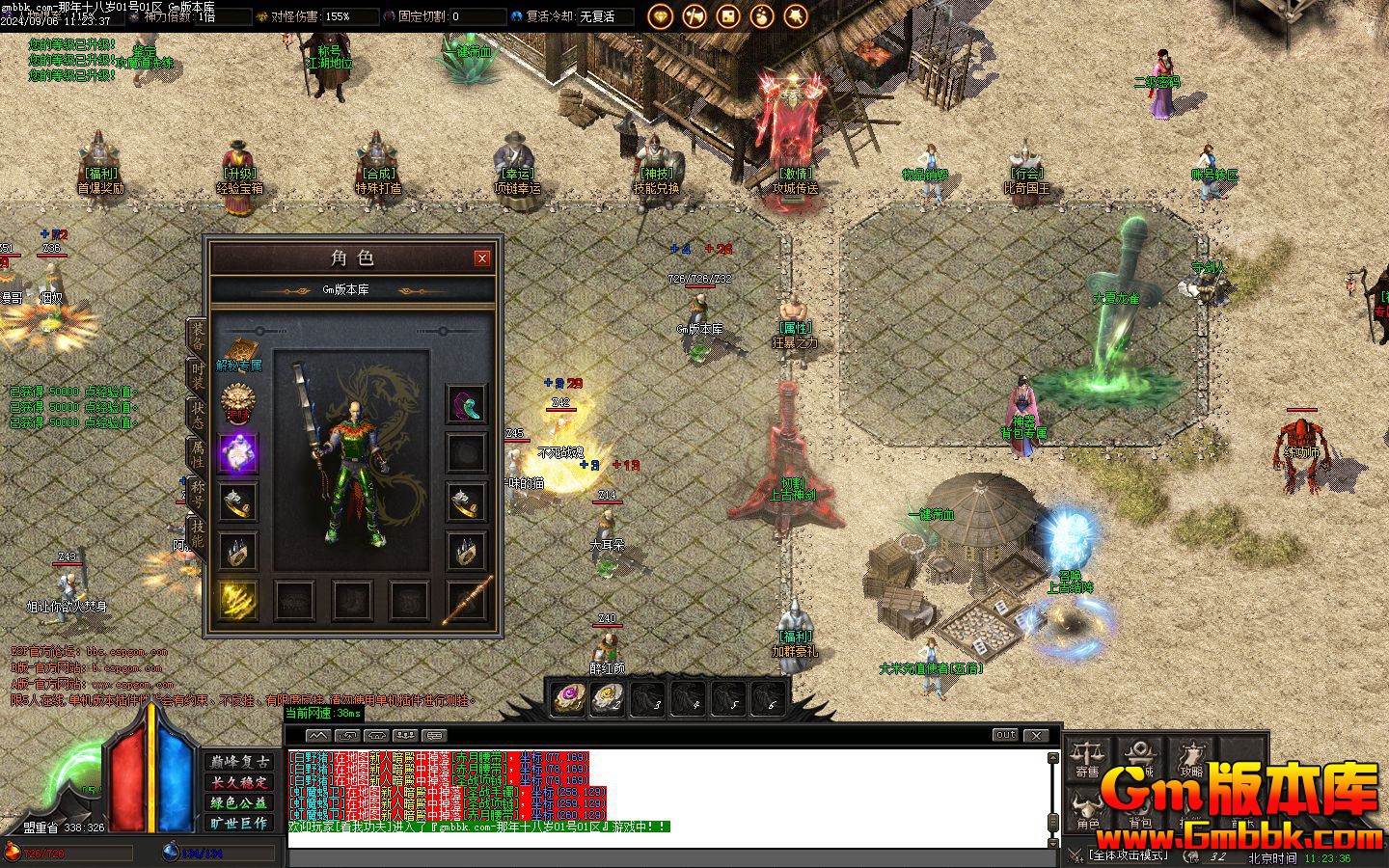Click the 巅峰复古 button

239,762
